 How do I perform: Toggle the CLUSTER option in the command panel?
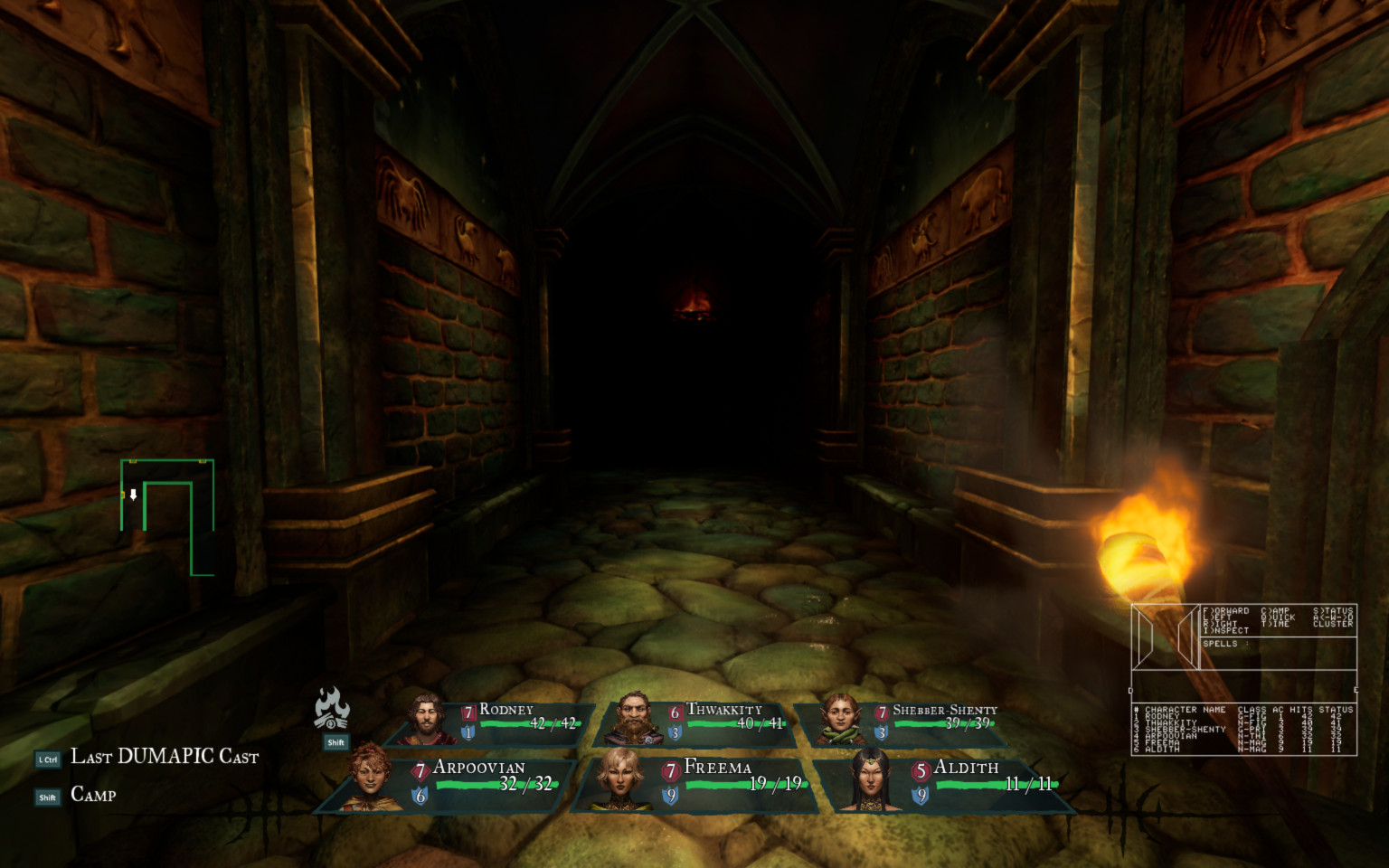[x=1333, y=624]
